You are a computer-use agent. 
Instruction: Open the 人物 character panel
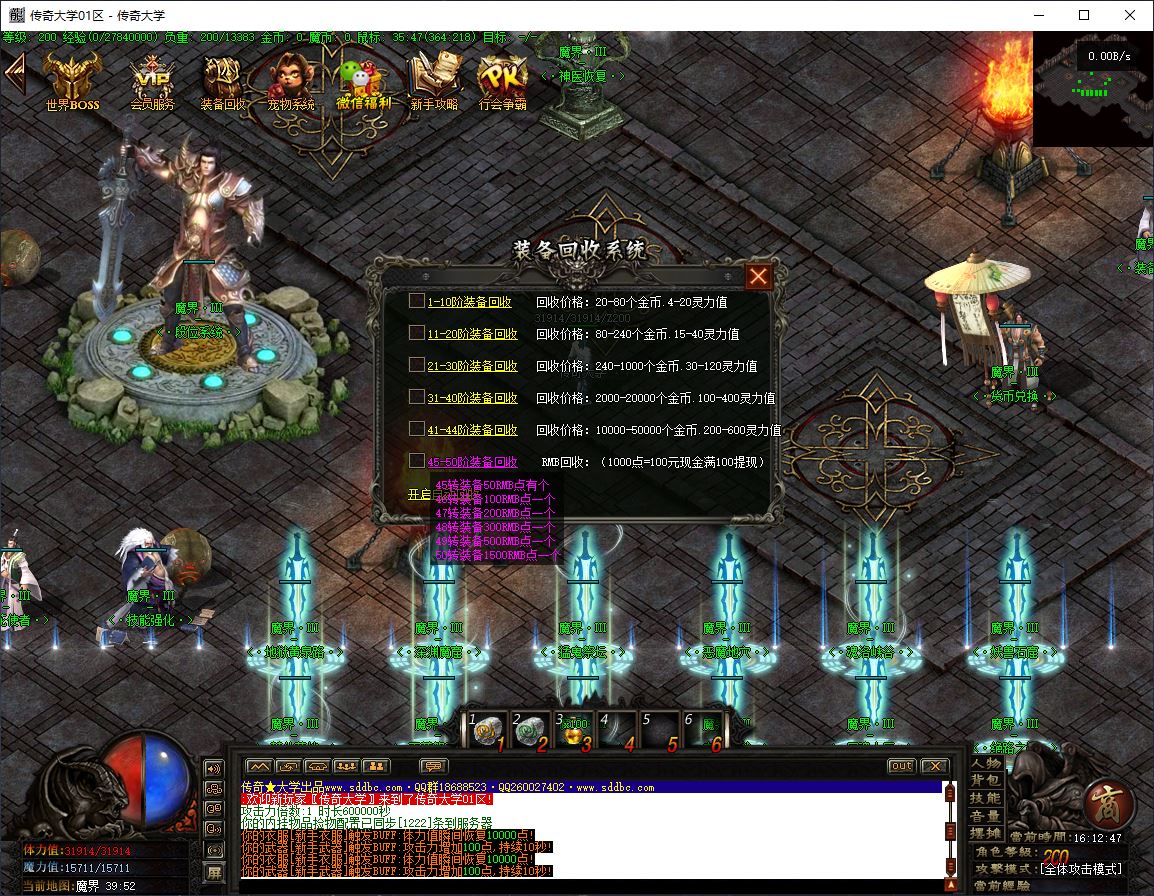pyautogui.click(x=985, y=763)
